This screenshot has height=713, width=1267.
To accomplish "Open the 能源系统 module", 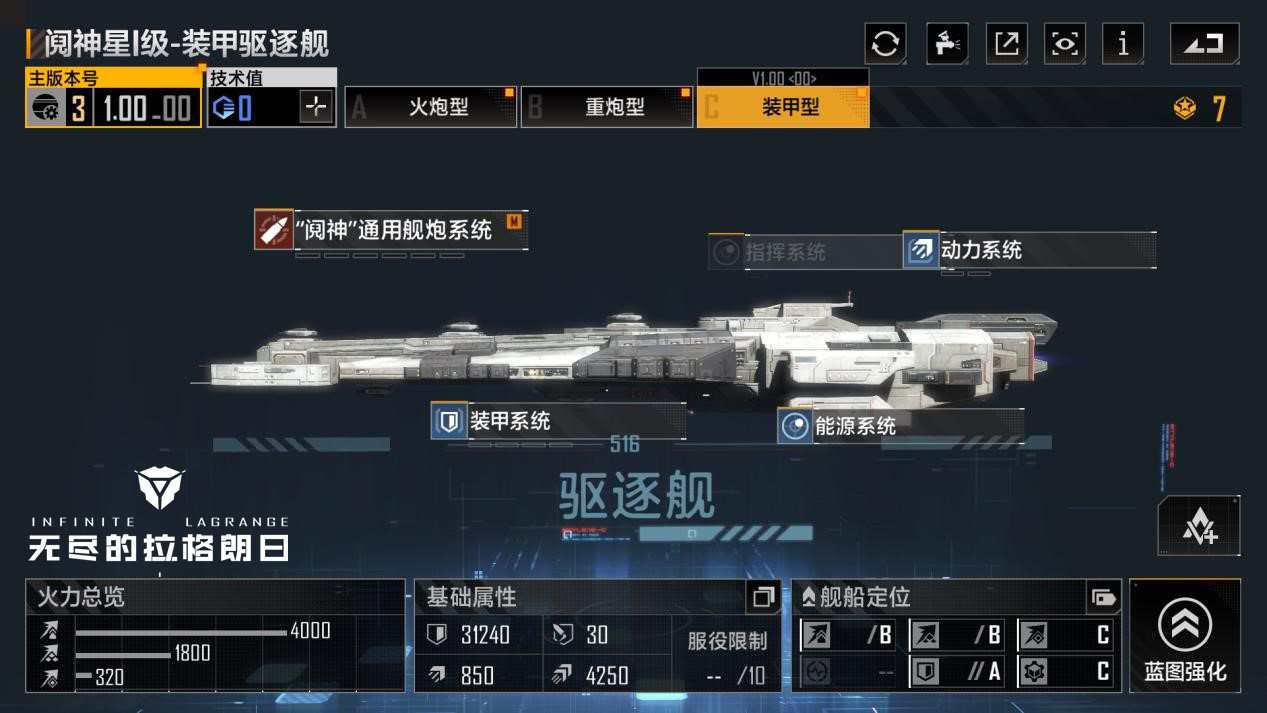I will tap(855, 426).
